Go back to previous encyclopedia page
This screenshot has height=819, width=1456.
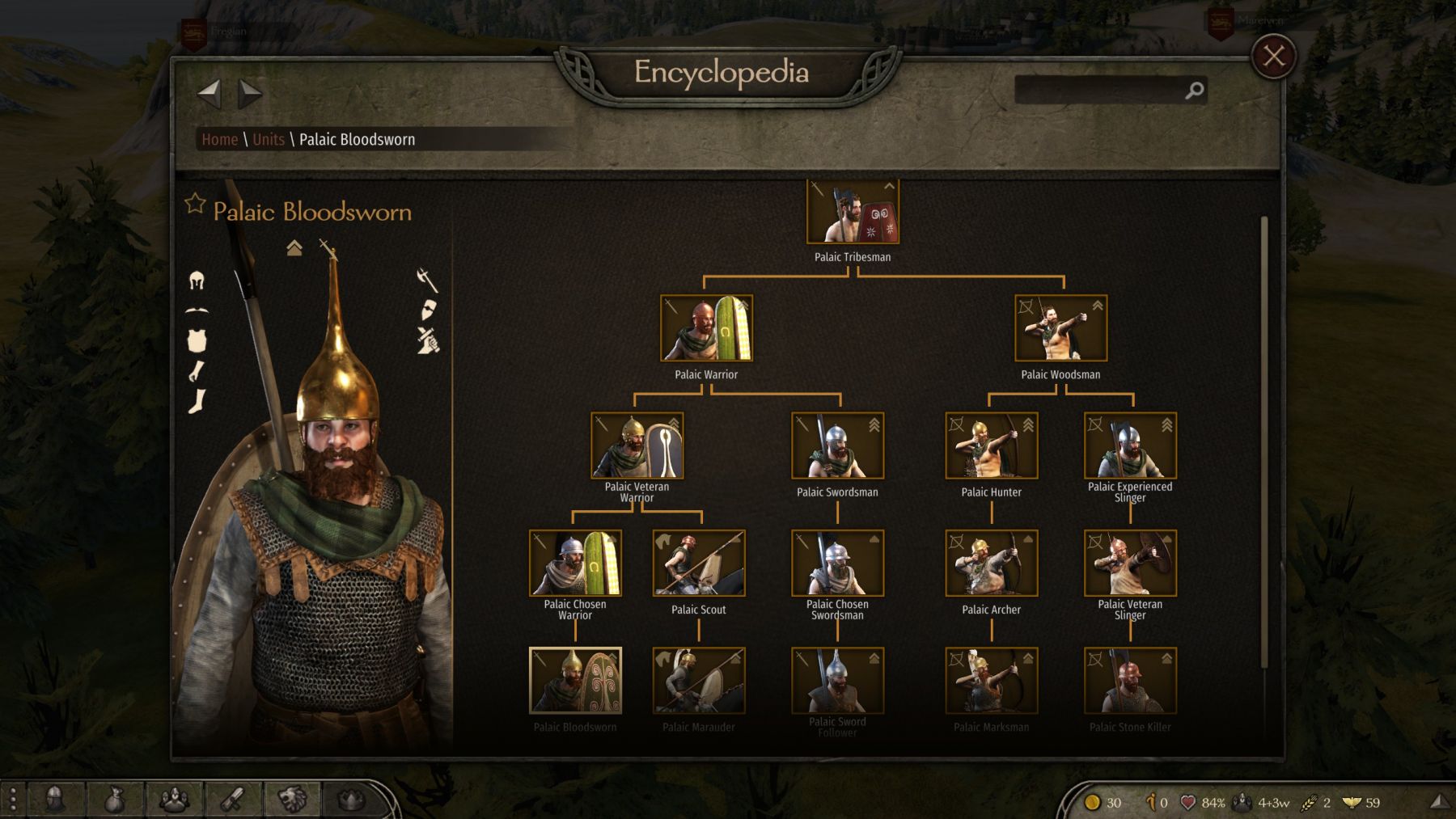tap(209, 94)
